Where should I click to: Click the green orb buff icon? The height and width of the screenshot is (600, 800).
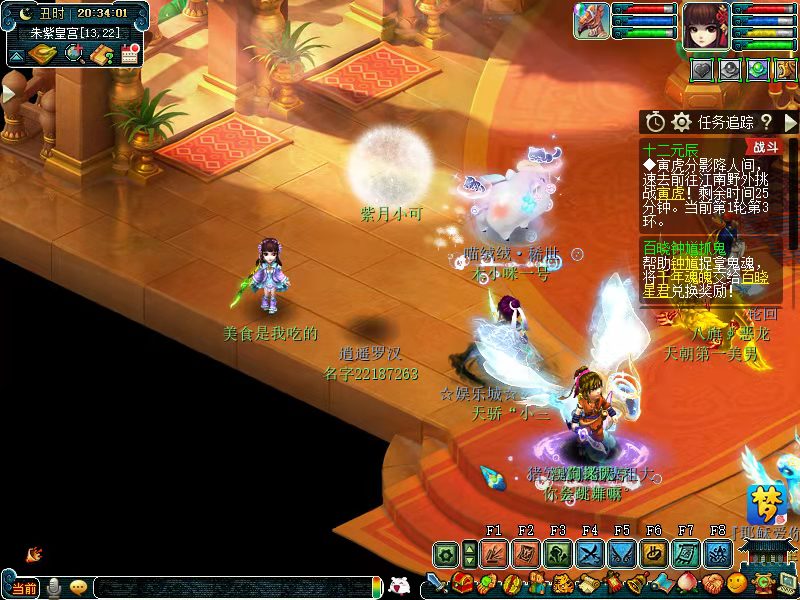click(x=757, y=70)
